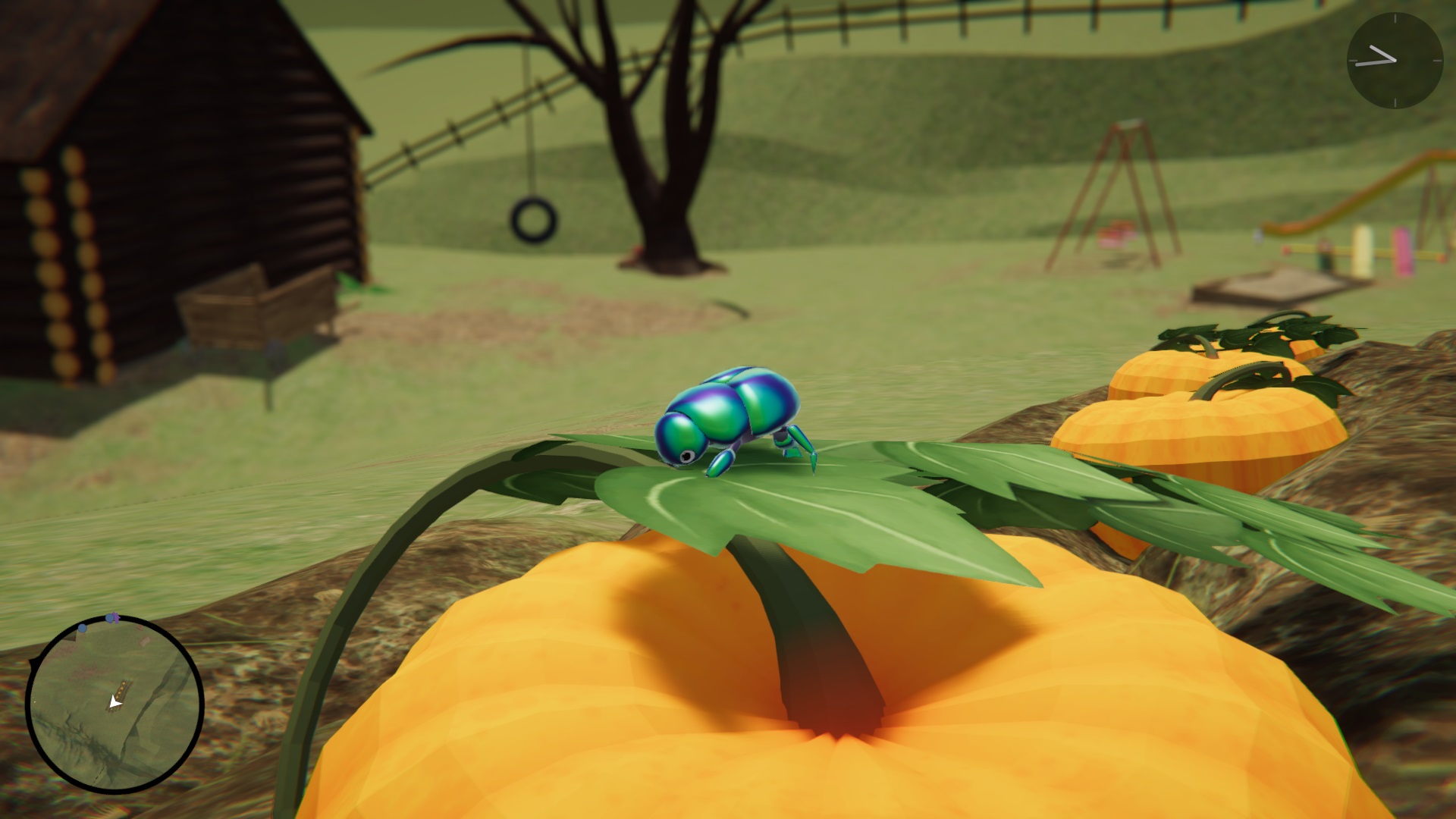Select the pumpkin patch icon at minimap center
This screenshot has width=1456, height=819.
[x=122, y=690]
